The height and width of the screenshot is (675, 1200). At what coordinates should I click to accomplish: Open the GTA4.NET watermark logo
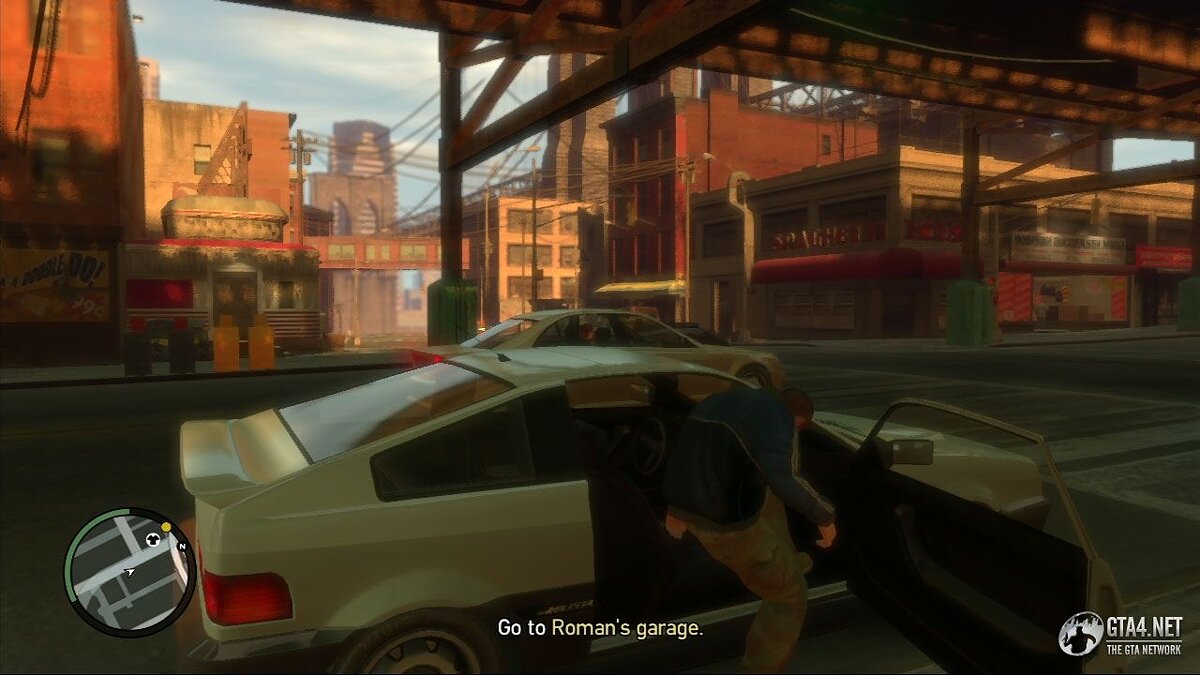coord(1121,634)
